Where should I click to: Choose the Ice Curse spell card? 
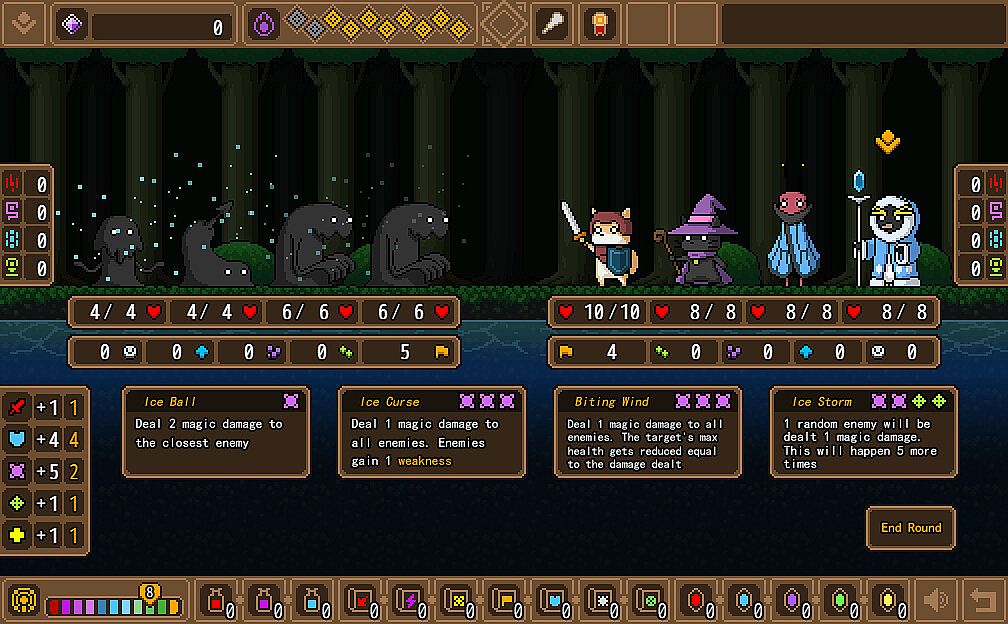432,432
